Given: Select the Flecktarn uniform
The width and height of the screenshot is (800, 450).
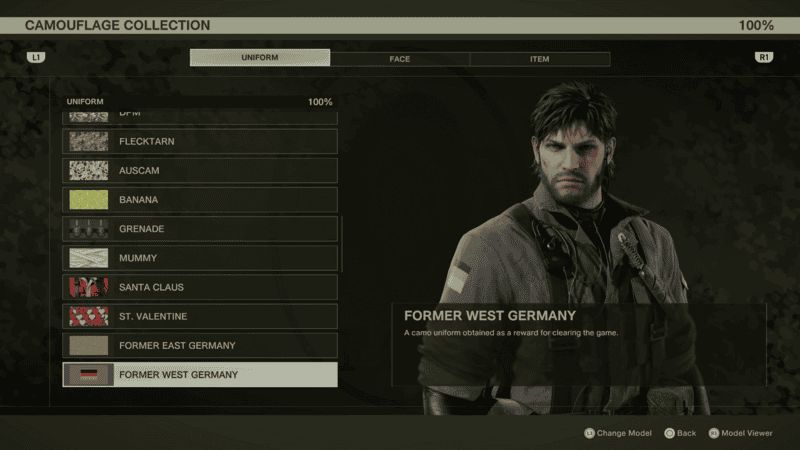Looking at the screenshot, I should [x=200, y=142].
